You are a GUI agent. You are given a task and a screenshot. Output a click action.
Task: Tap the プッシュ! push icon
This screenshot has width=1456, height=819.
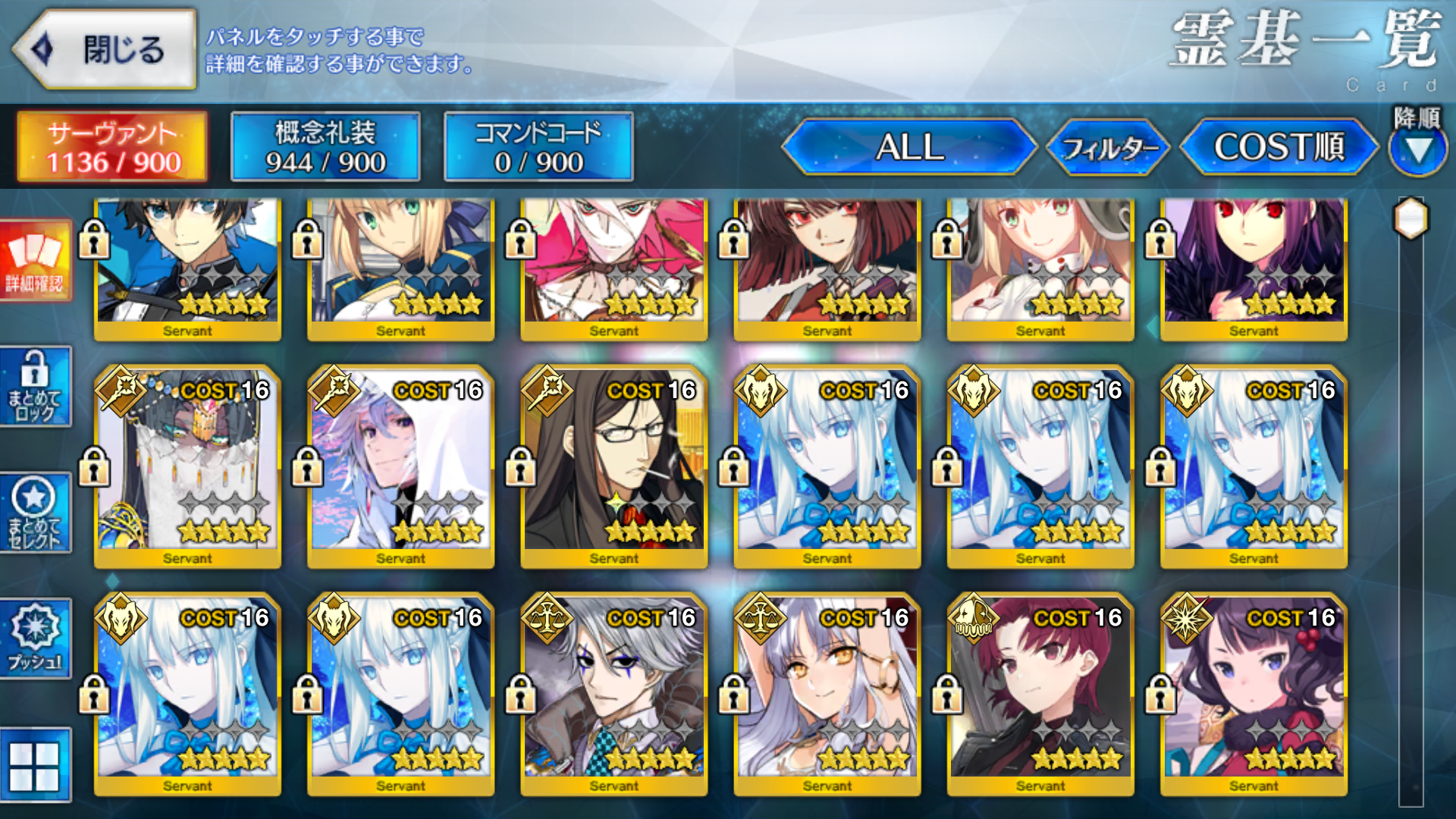pyautogui.click(x=36, y=637)
